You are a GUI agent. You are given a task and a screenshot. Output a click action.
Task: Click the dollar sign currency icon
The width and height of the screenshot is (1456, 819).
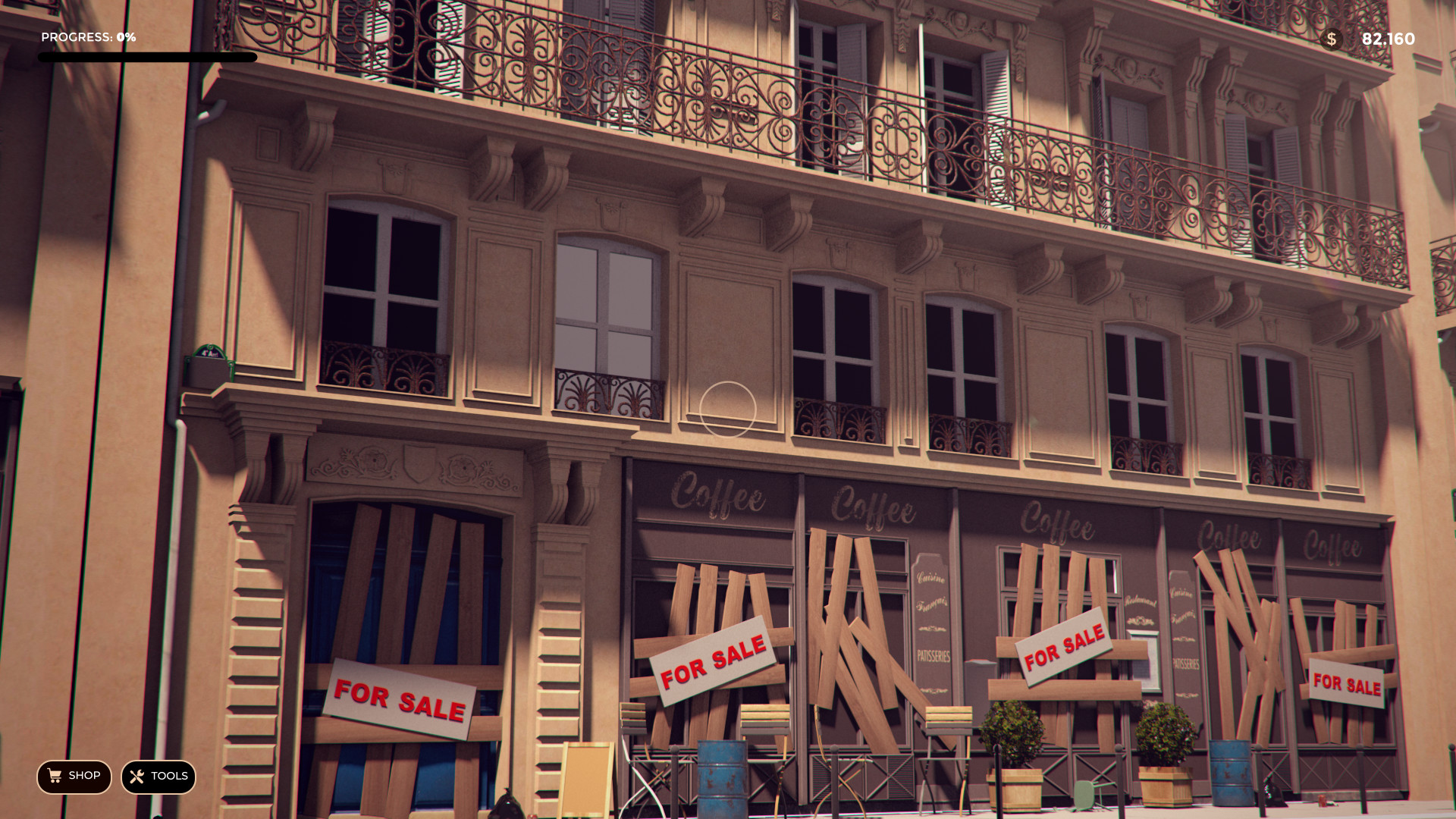point(1332,38)
